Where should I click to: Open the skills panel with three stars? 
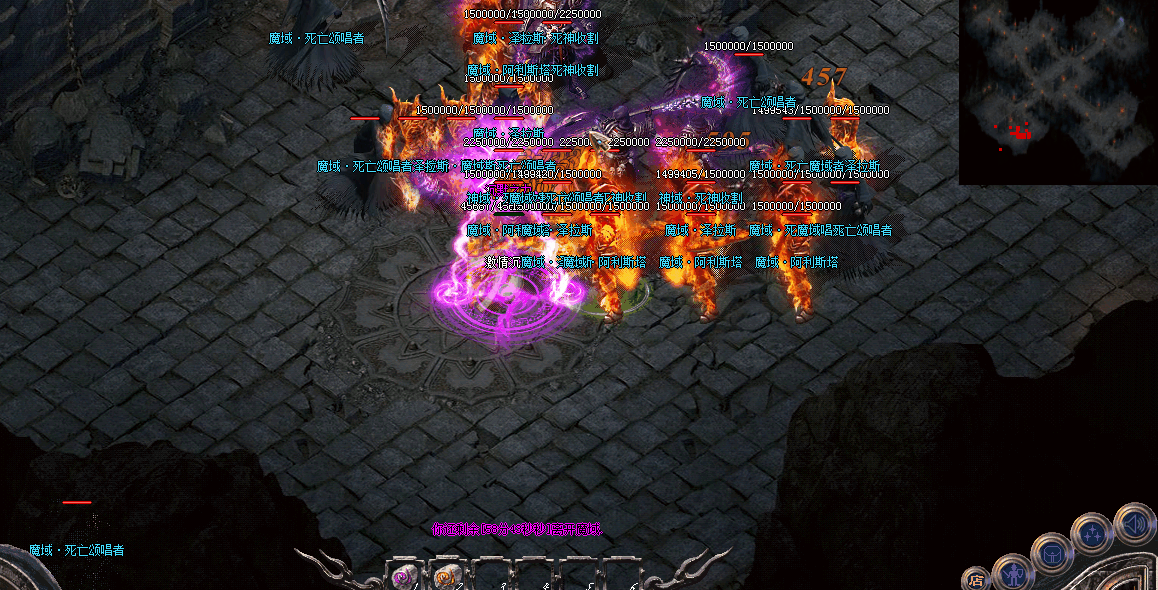click(1093, 534)
